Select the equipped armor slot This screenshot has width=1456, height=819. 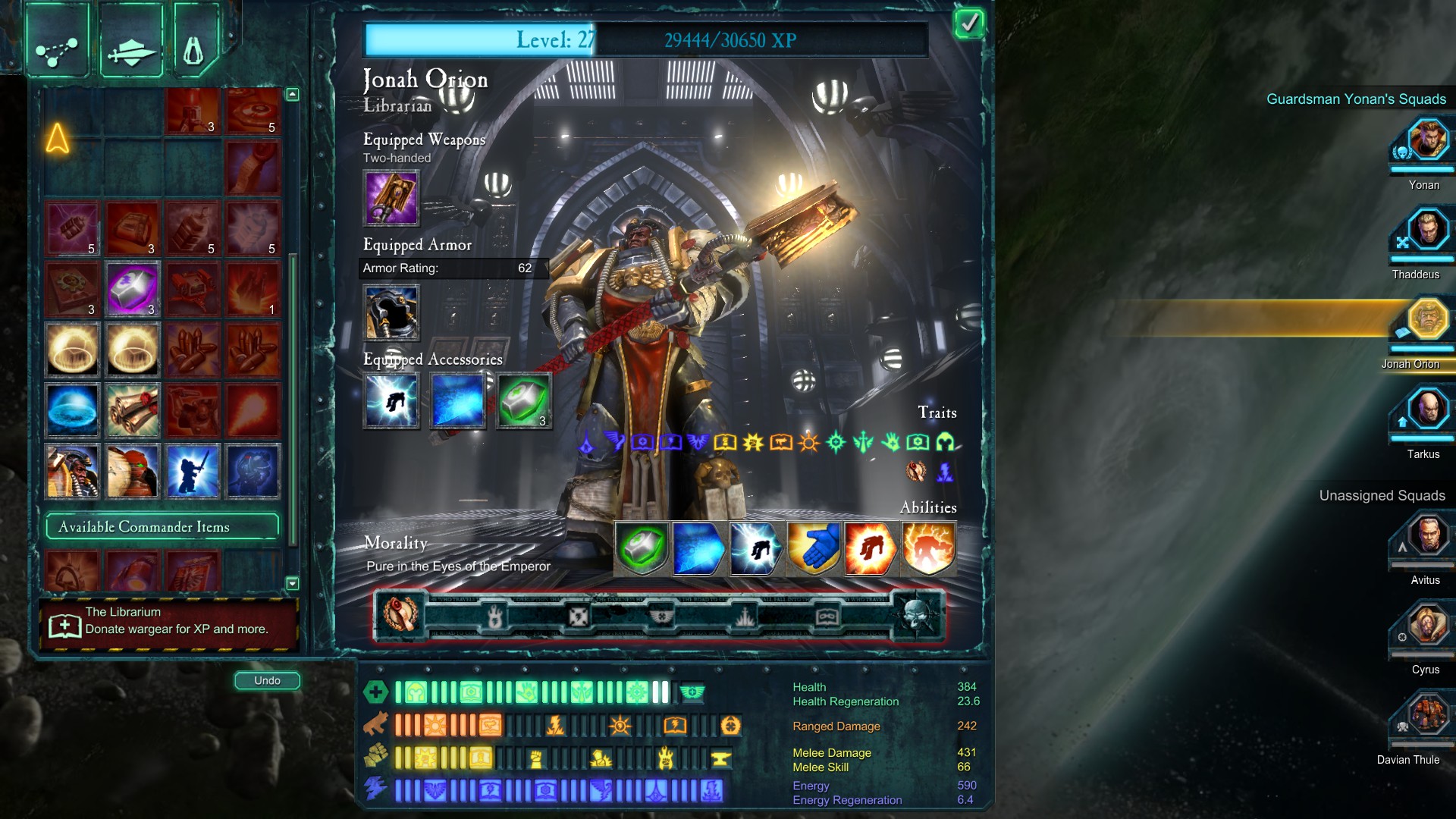click(391, 312)
